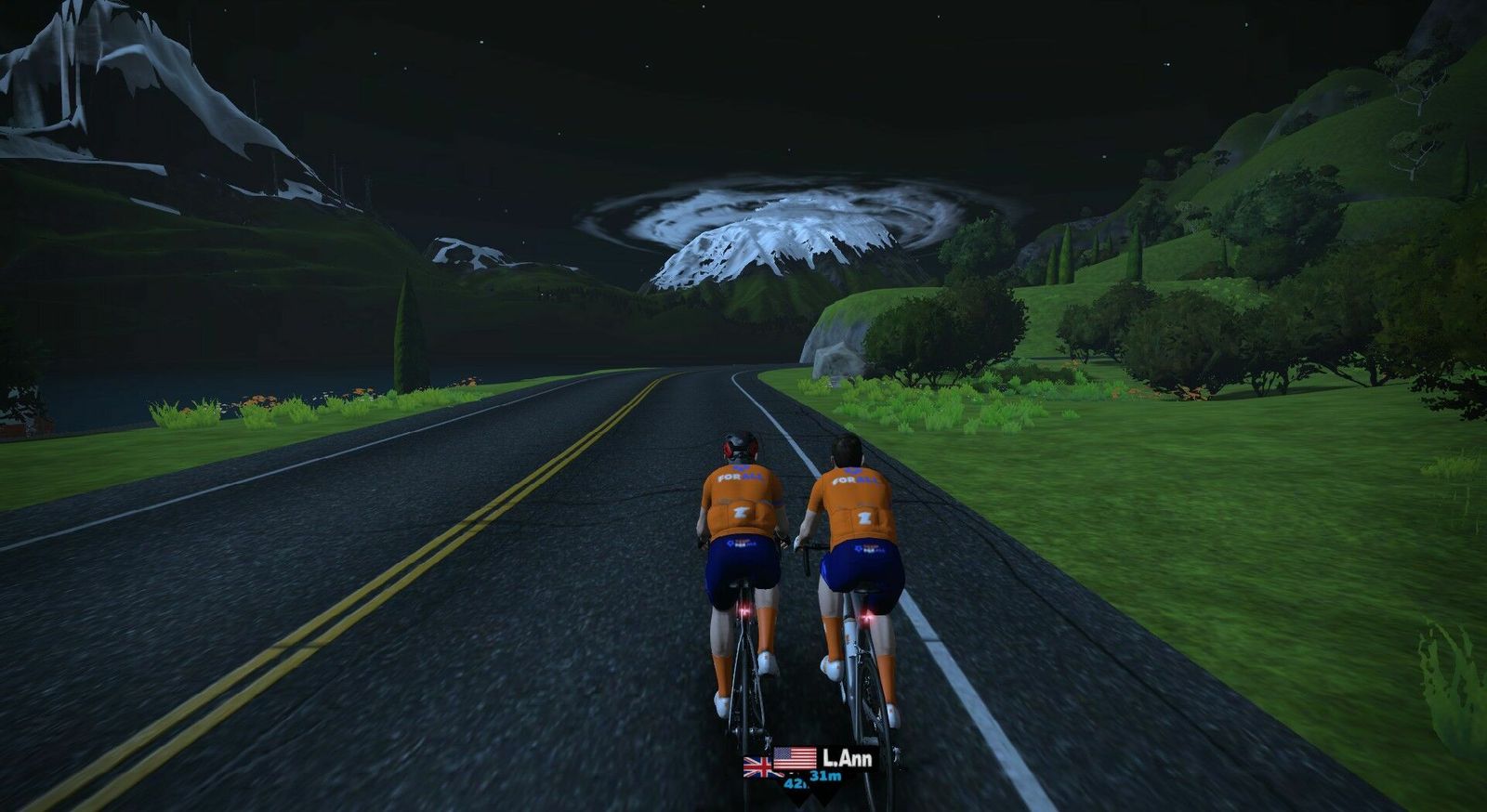This screenshot has height=812, width=1487.
Task: Select the British flag rider tag
Action: 758,767
